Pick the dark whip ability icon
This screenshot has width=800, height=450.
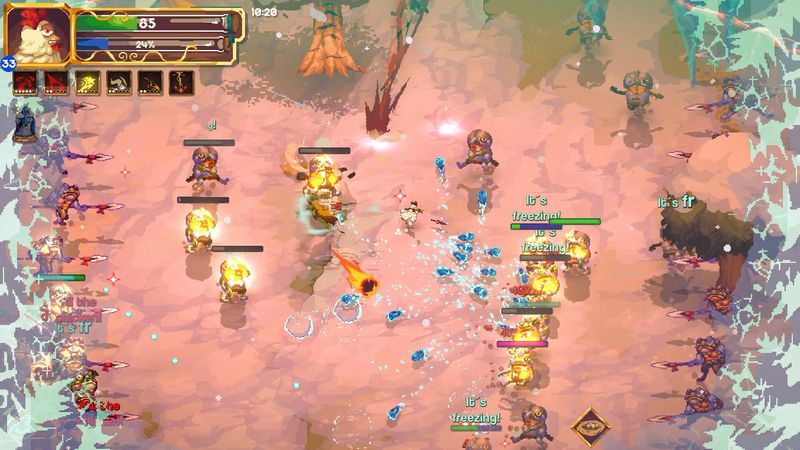coord(151,82)
